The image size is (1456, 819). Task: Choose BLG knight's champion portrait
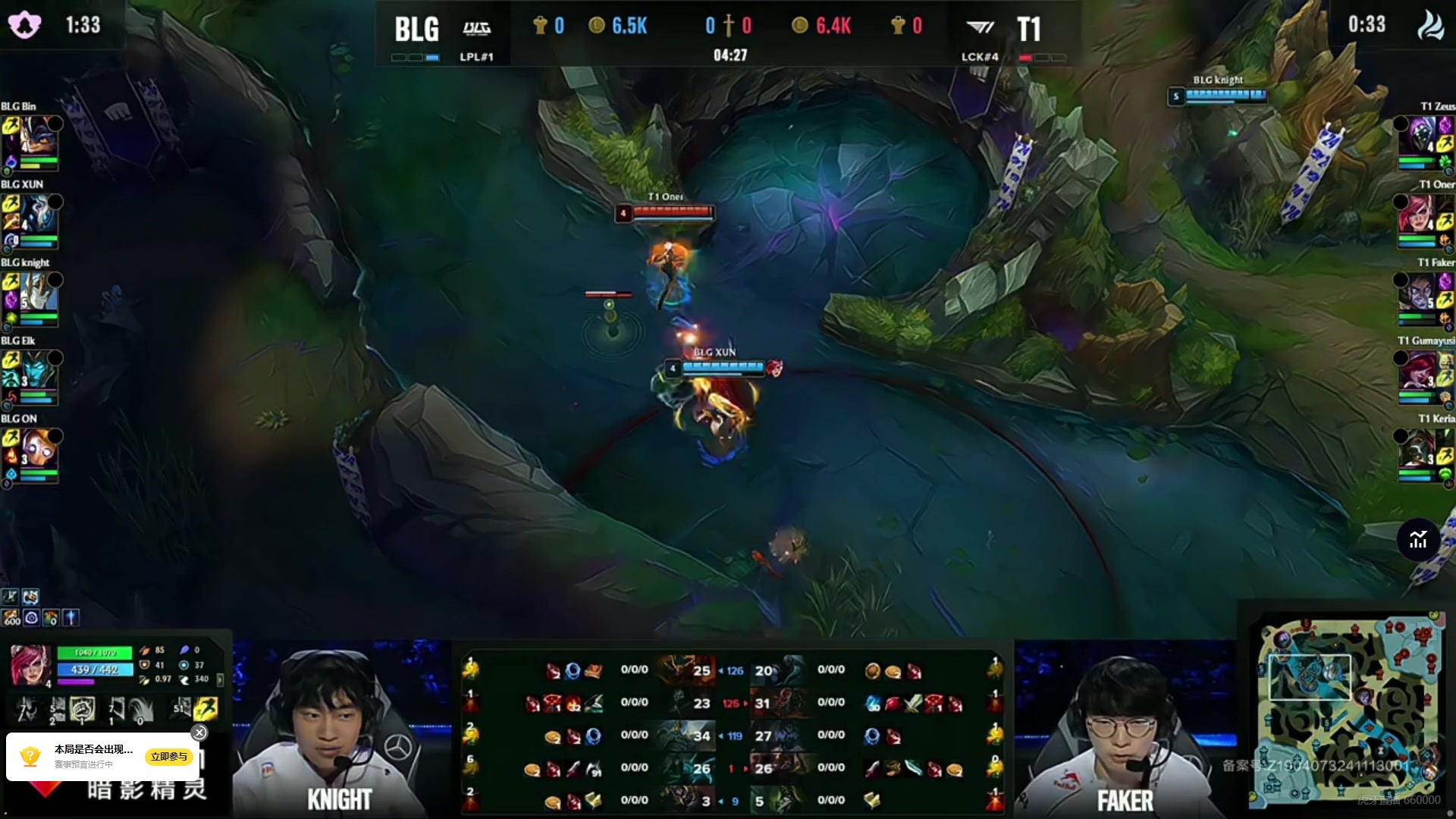[39, 291]
